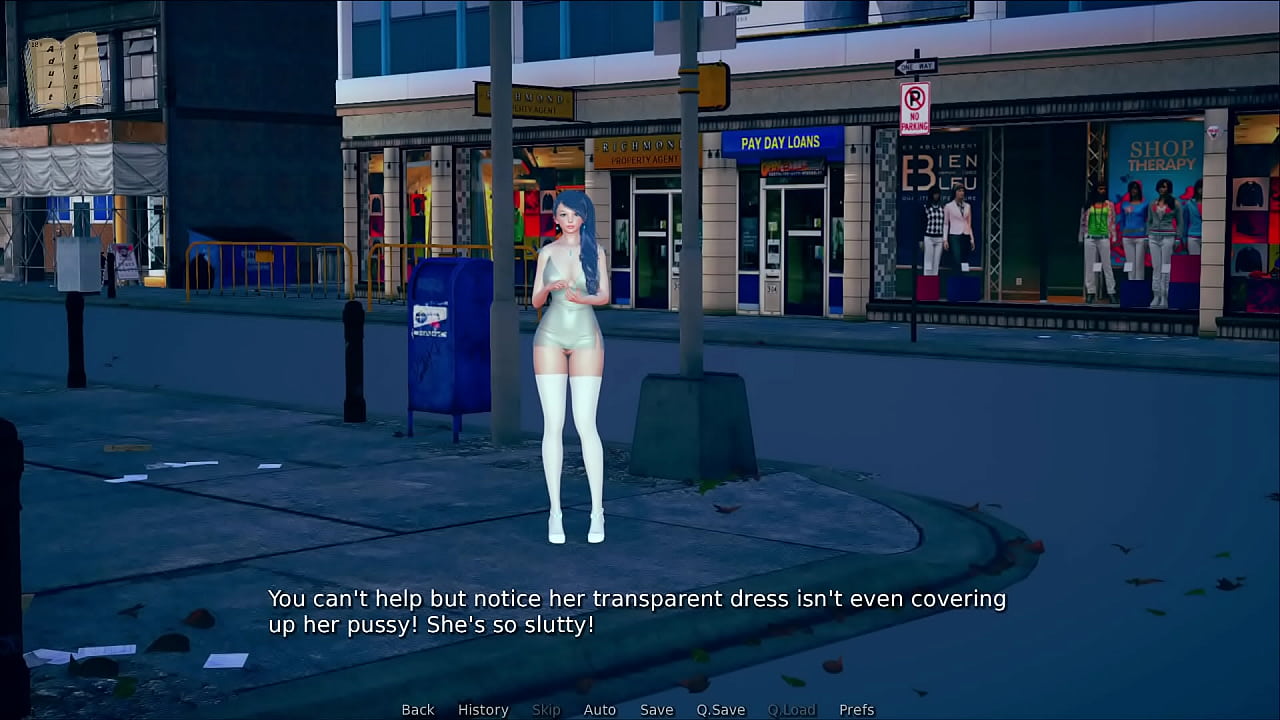Click the Back button in the quick menu
This screenshot has height=720, width=1280.
tap(418, 710)
